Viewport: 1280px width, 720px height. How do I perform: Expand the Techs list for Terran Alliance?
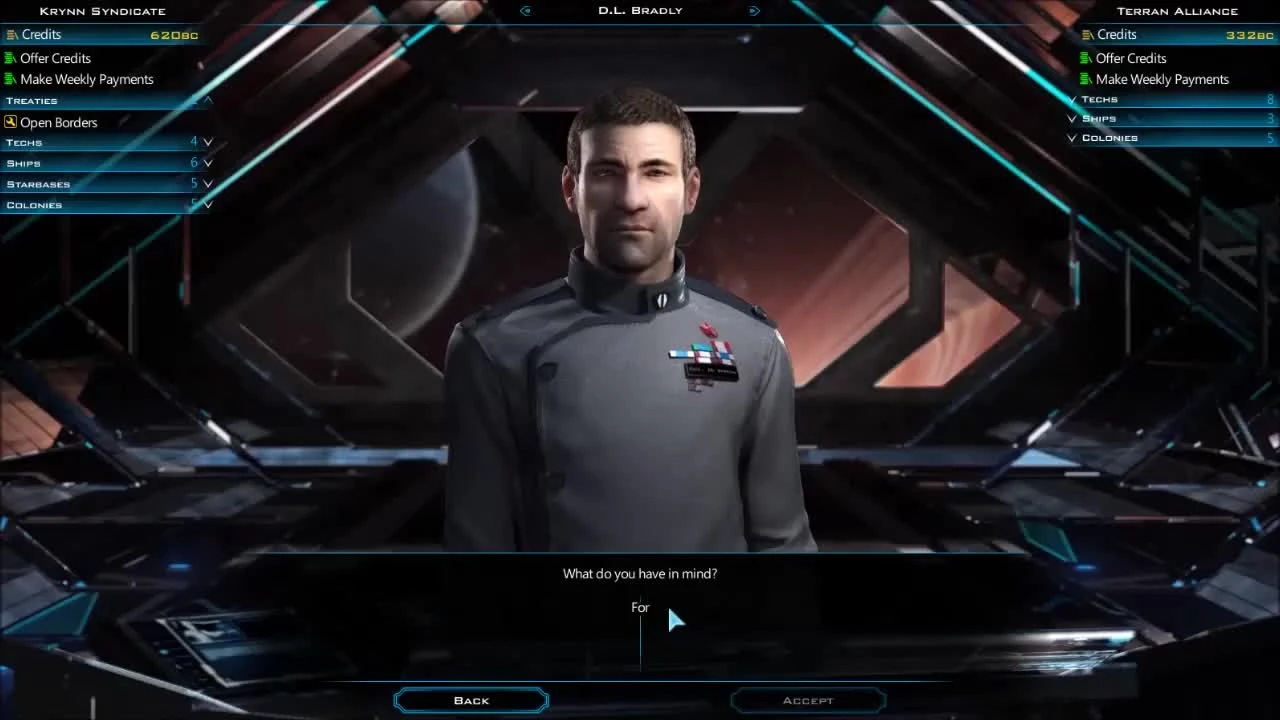[1071, 98]
